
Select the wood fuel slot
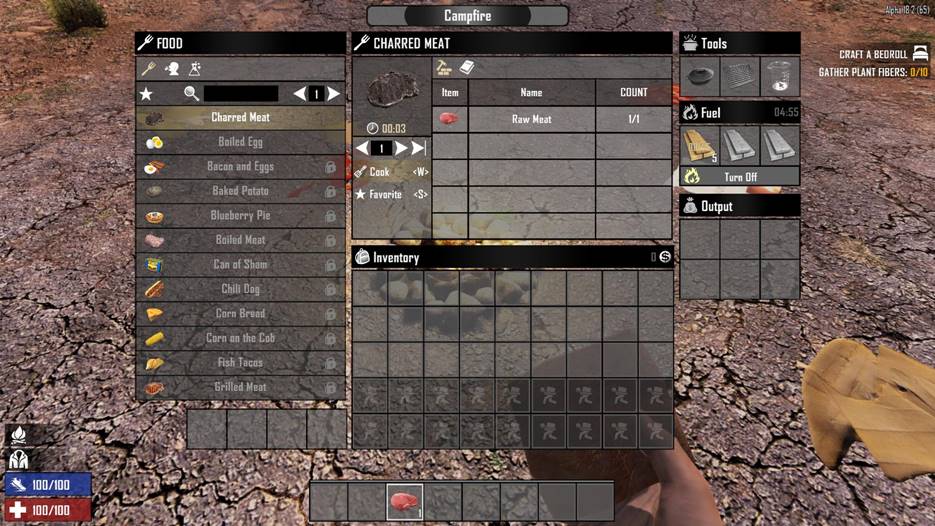(x=700, y=145)
